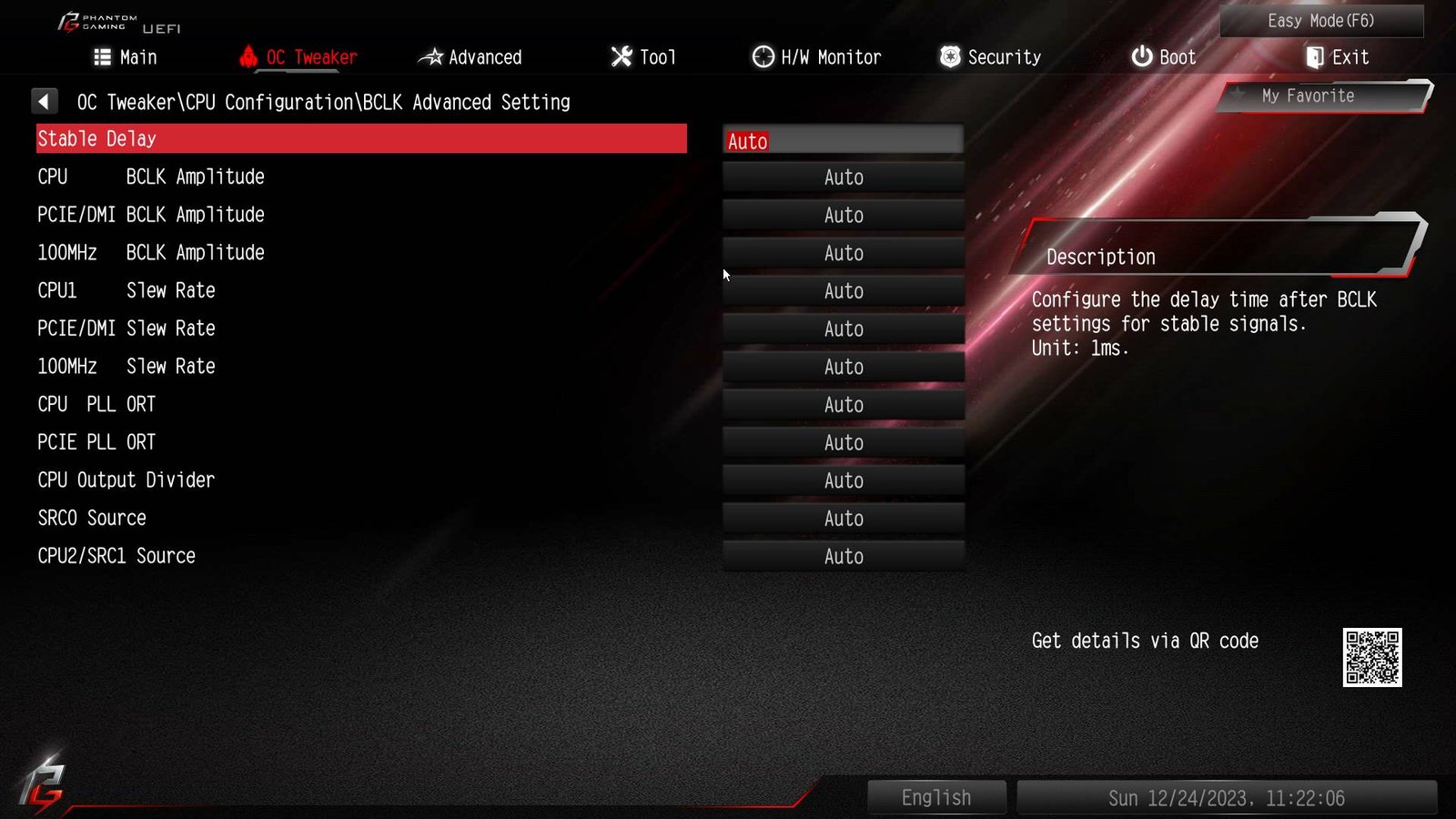
Task: Set the CPU PLL ORT value
Action: pos(843,405)
